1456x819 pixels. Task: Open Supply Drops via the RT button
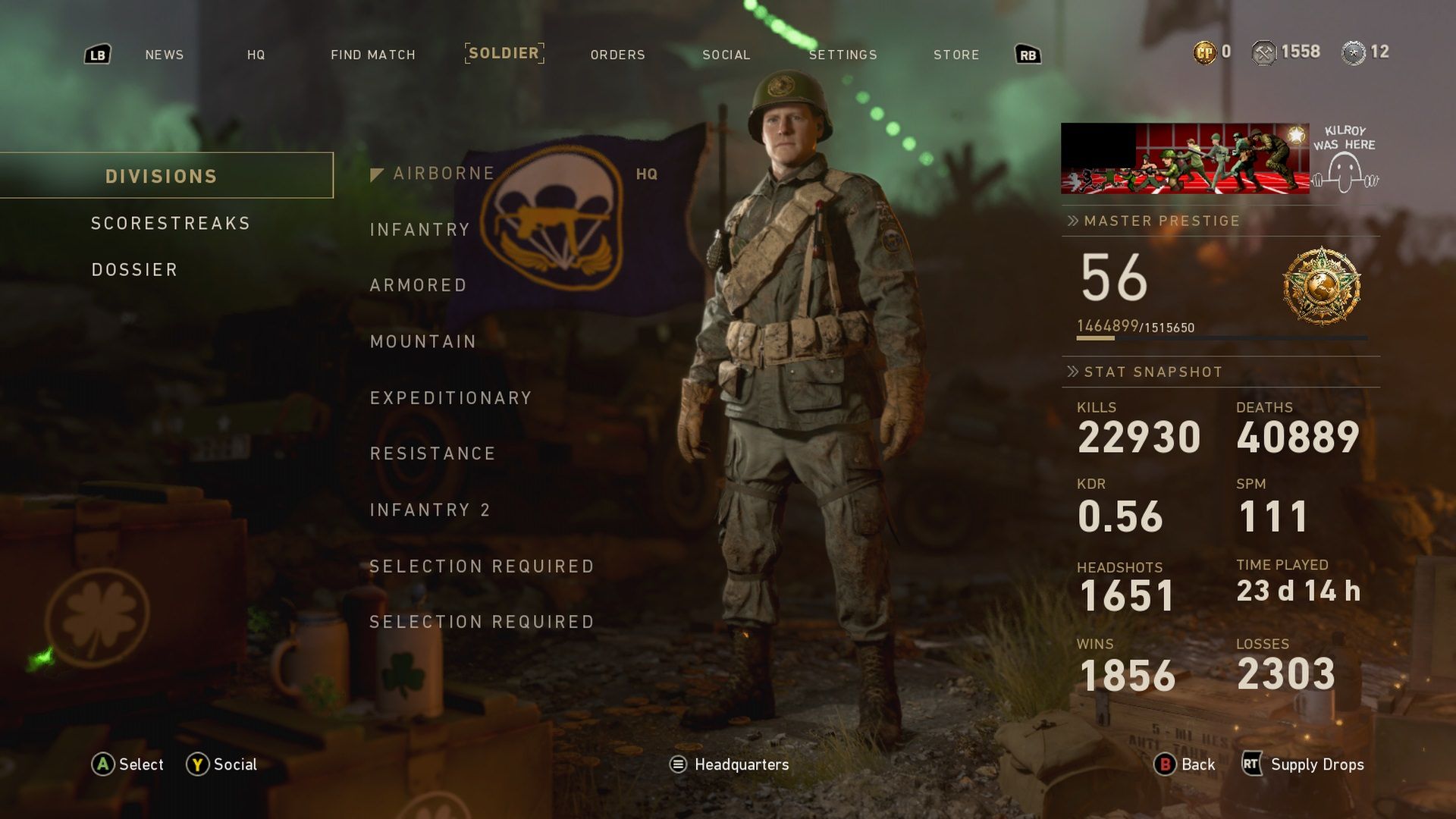click(1254, 764)
